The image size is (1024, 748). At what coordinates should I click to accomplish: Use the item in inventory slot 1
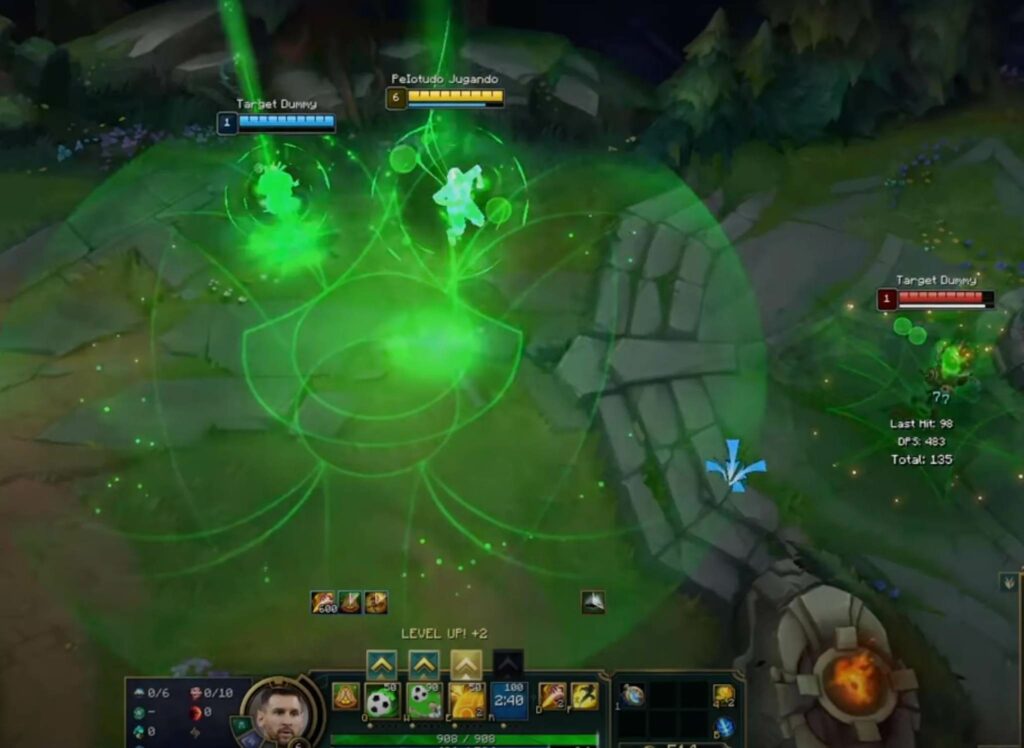pyautogui.click(x=634, y=695)
